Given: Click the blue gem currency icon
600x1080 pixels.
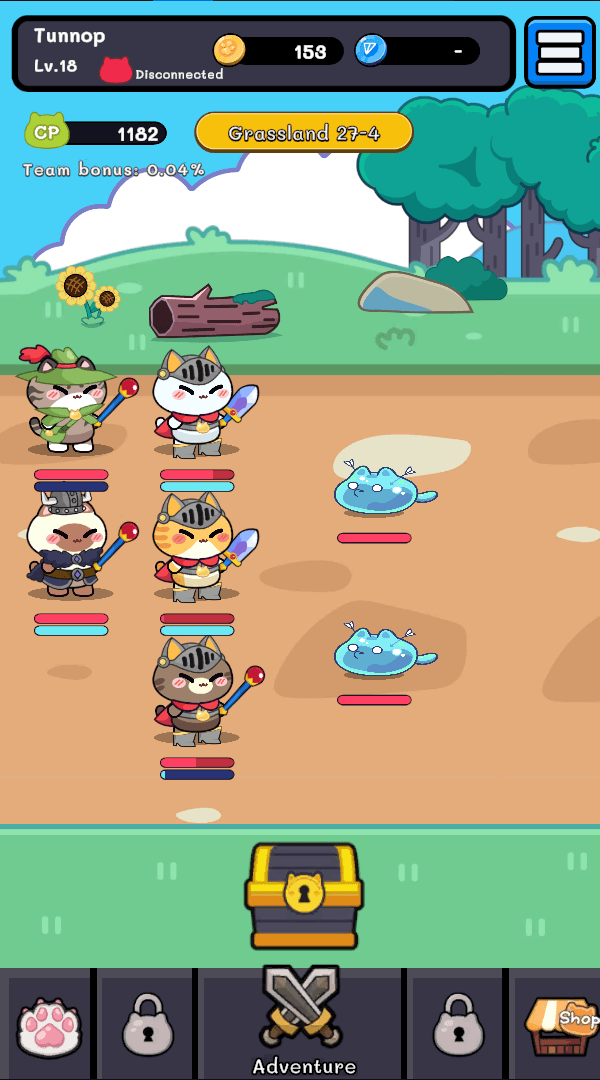Looking at the screenshot, I should 370,51.
